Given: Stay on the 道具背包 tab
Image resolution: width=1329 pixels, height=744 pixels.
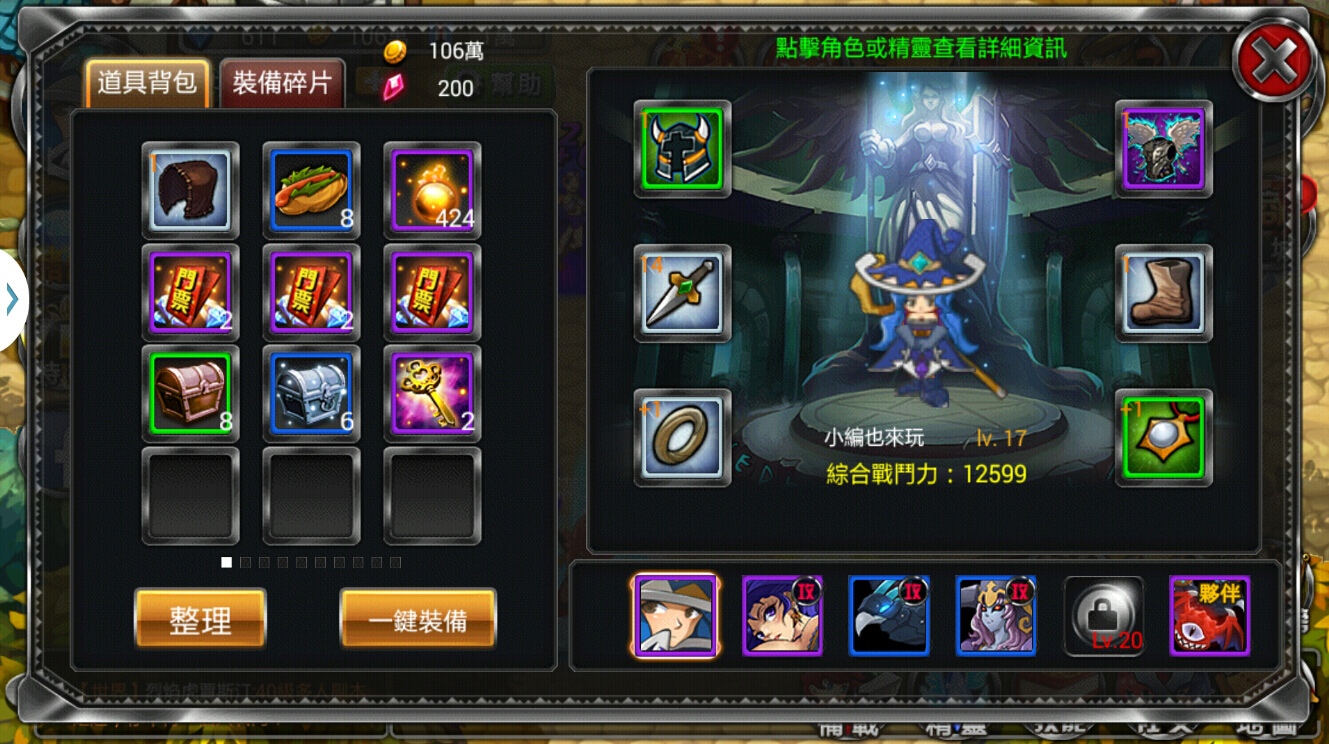Looking at the screenshot, I should (146, 84).
